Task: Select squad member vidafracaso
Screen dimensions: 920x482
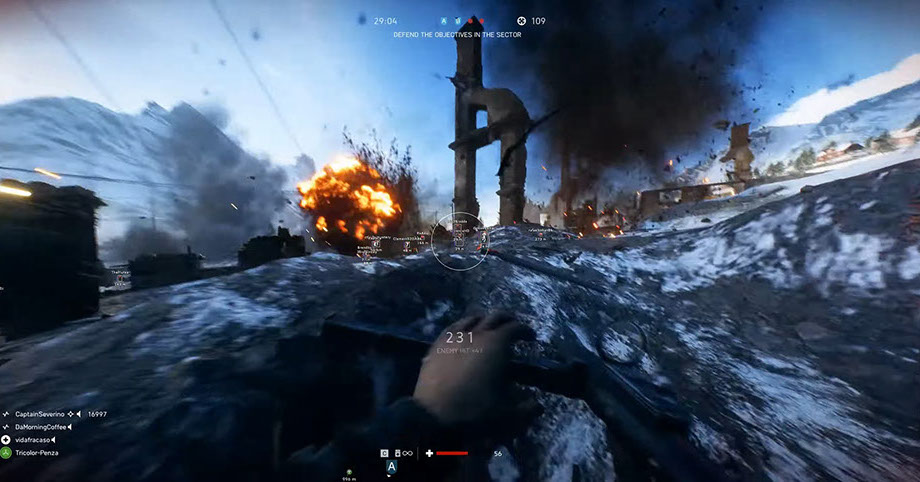Action: point(32,440)
